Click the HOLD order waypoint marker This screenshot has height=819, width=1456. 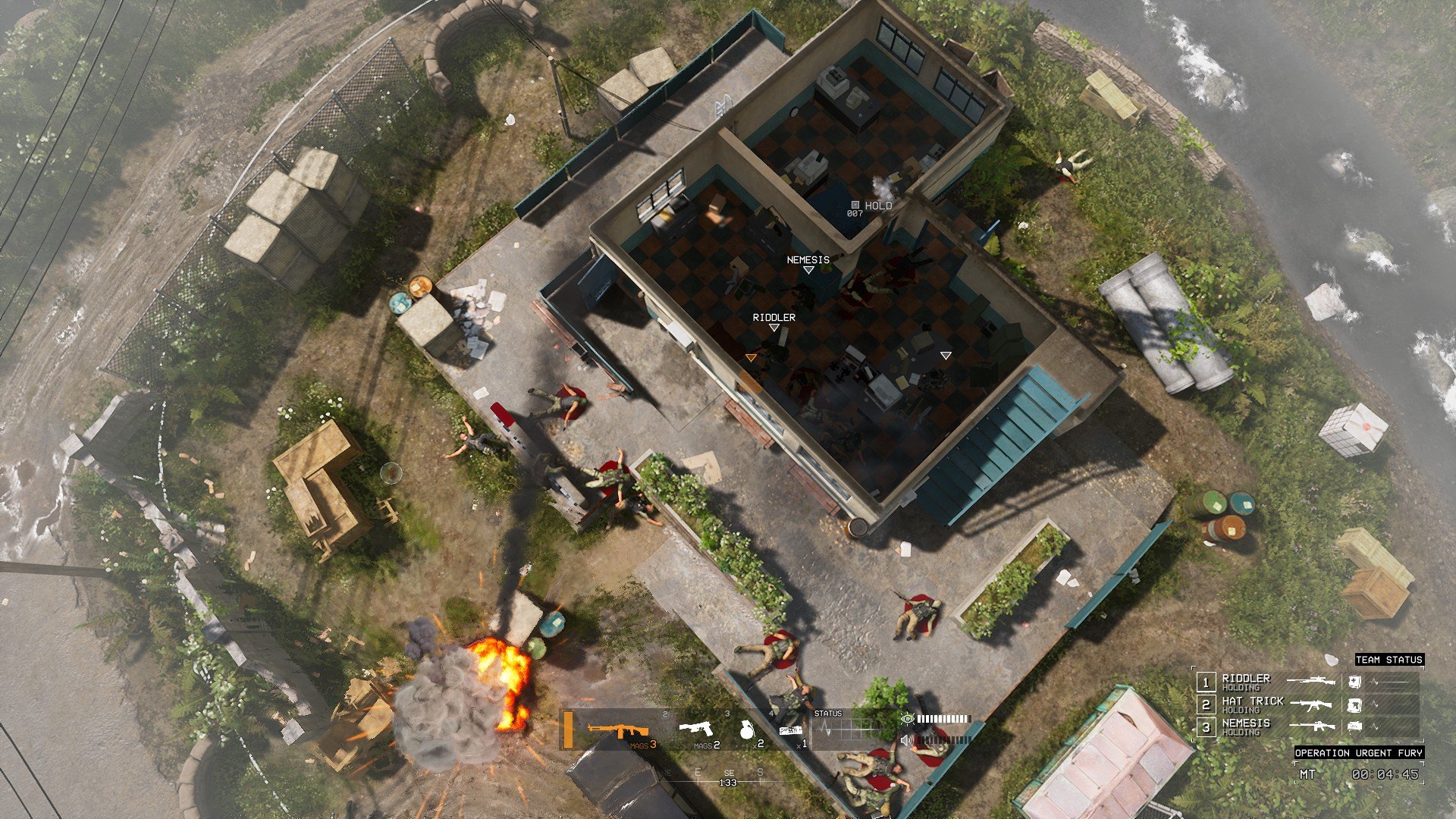(855, 205)
